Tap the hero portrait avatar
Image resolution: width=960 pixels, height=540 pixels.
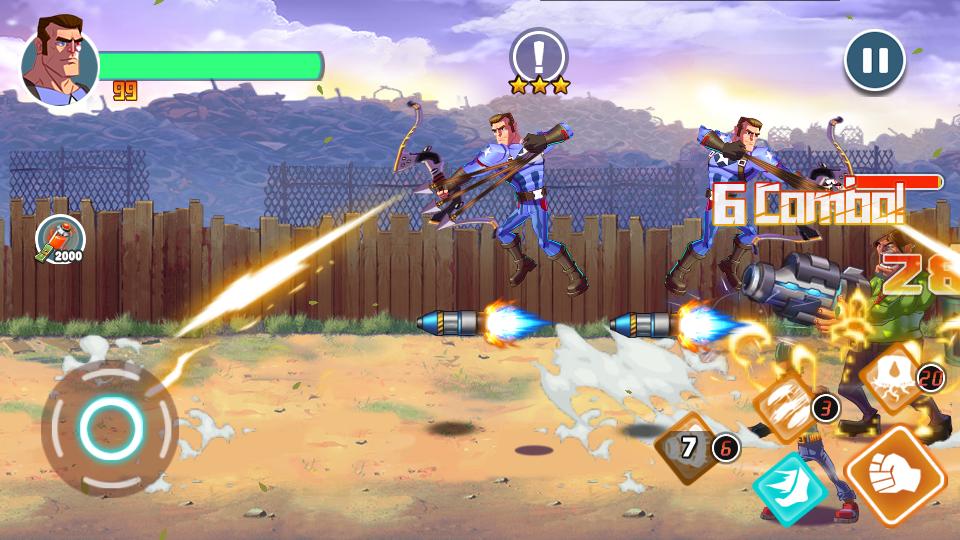pos(59,62)
